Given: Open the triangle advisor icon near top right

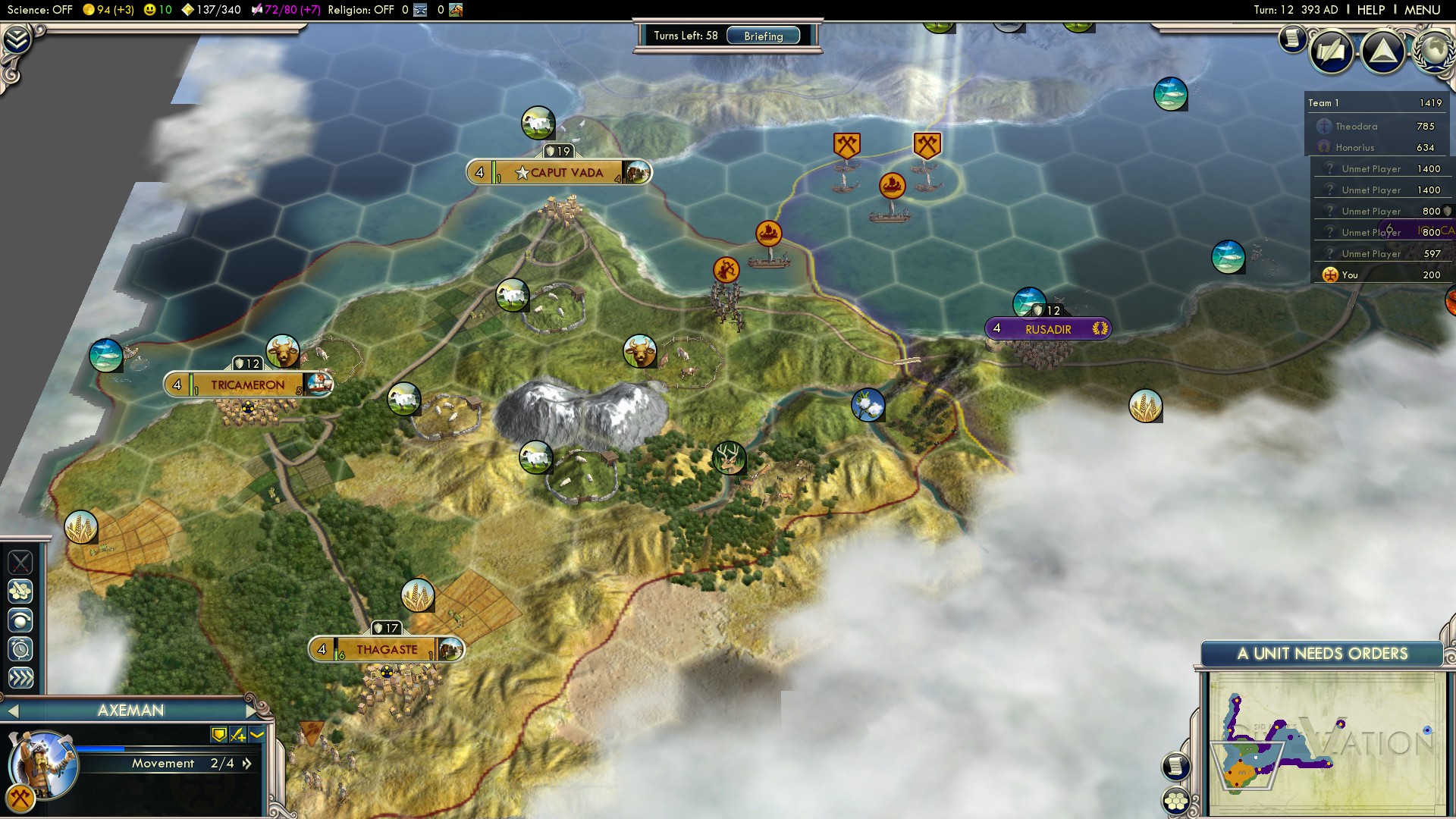Looking at the screenshot, I should tap(1383, 52).
